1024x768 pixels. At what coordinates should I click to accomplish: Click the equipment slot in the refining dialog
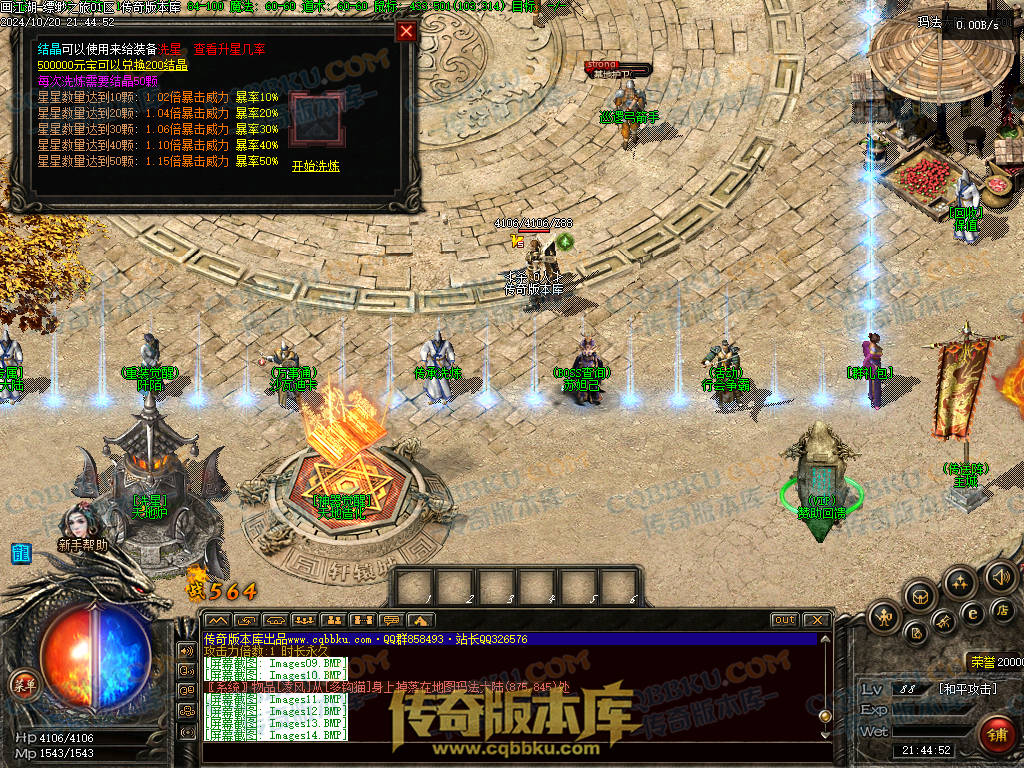[x=314, y=120]
